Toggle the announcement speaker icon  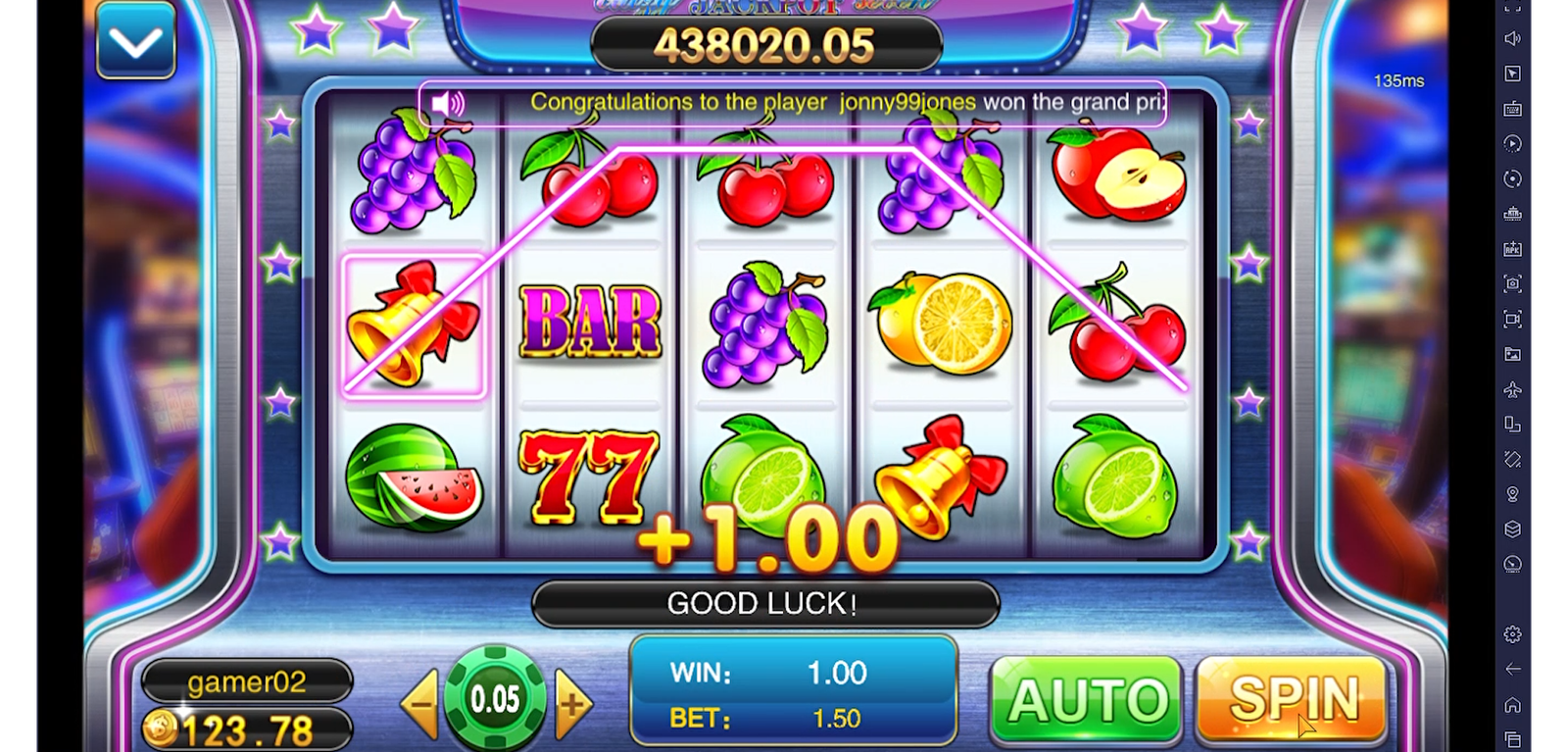coord(448,103)
